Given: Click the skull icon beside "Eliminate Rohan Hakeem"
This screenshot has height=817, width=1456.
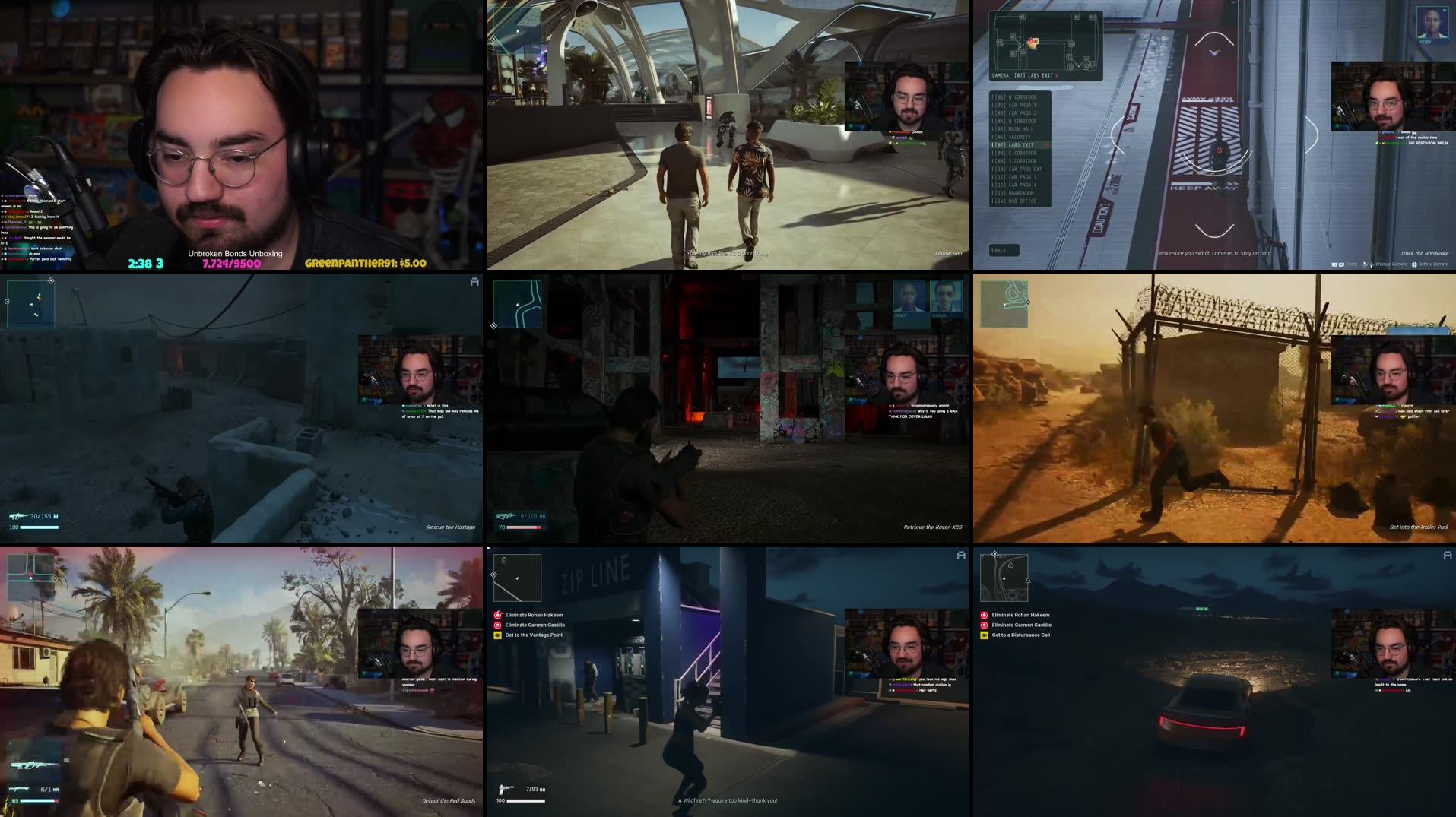Looking at the screenshot, I should click(x=984, y=615).
